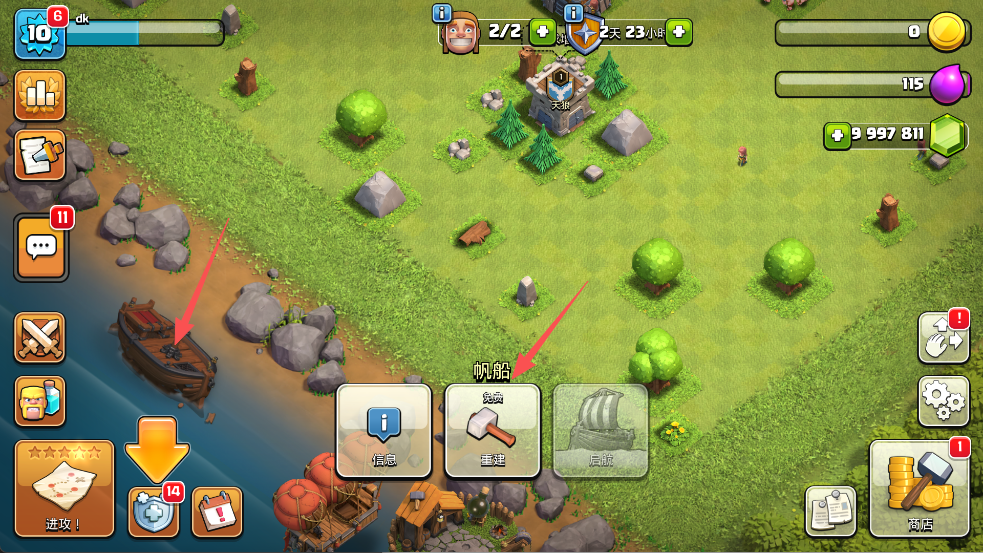Add gems with the green plus button
The width and height of the screenshot is (983, 553).
coord(838,134)
